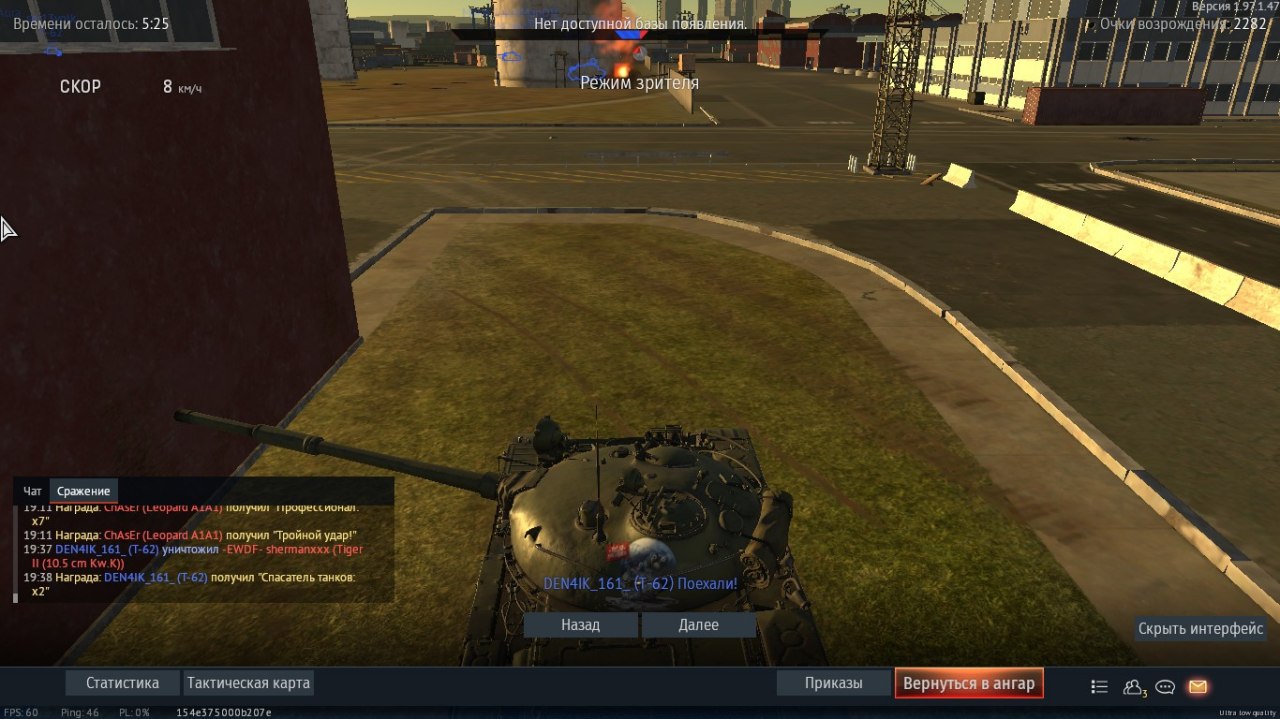The height and width of the screenshot is (719, 1280).
Task: Open the friends/contacts icon
Action: [1133, 687]
